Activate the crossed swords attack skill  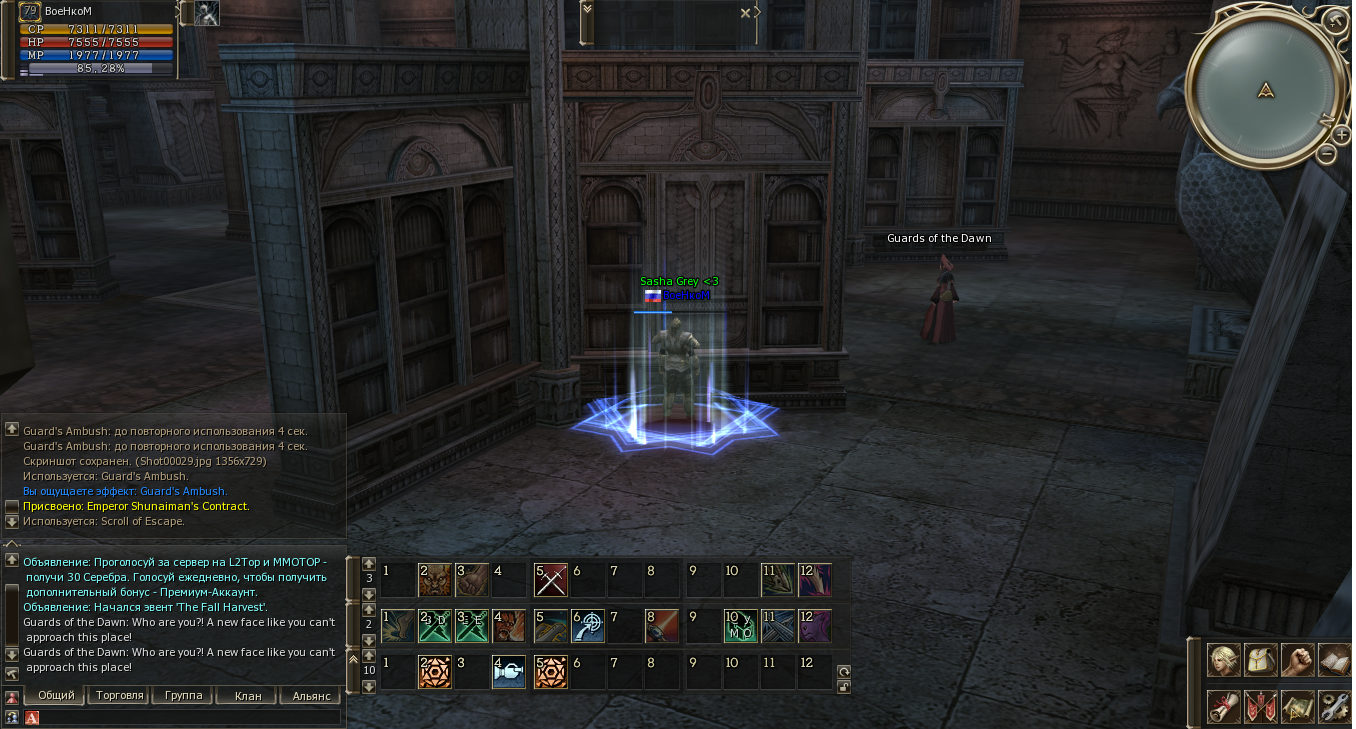[551, 580]
